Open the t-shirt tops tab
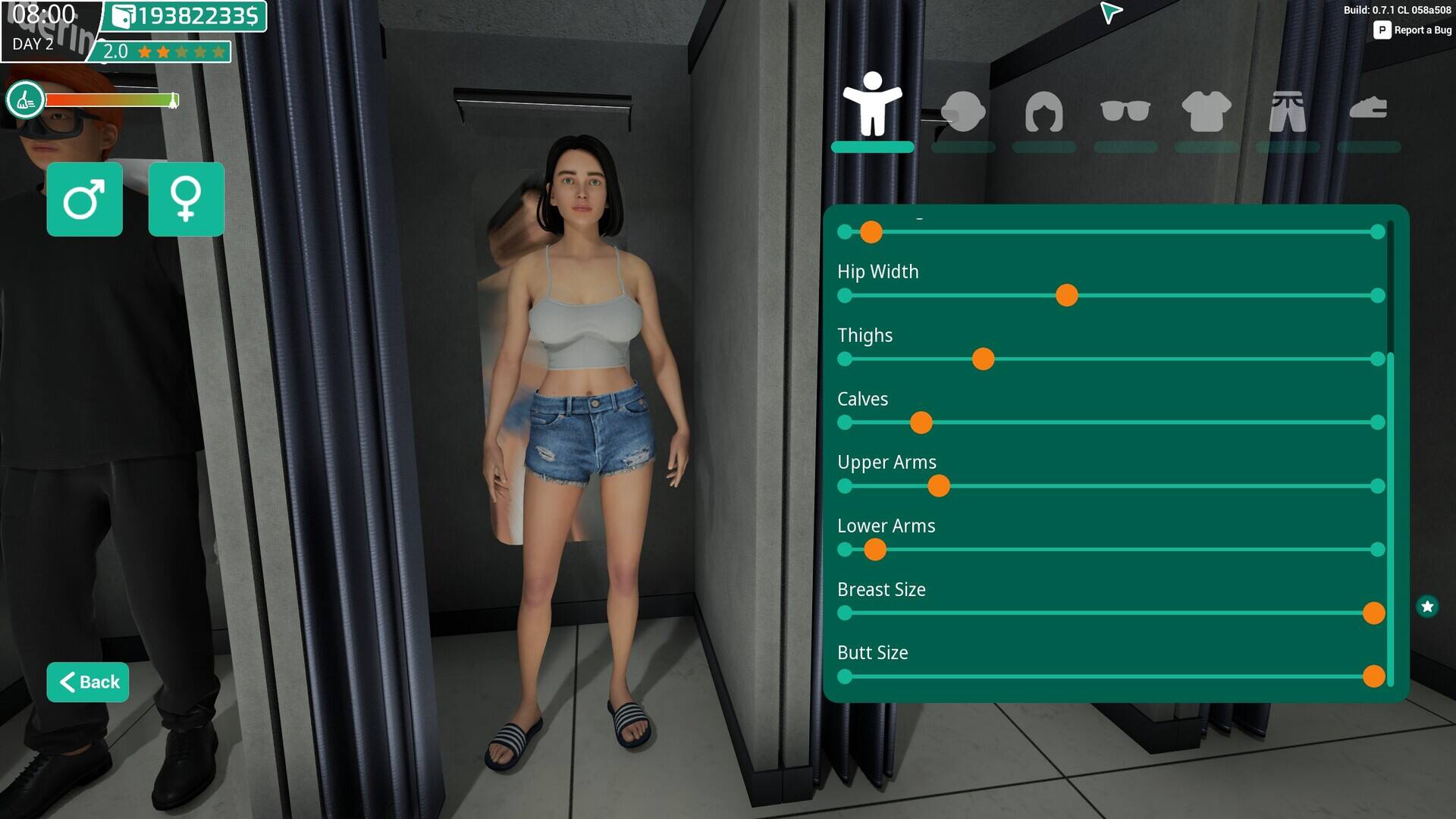The image size is (1456, 819). [x=1206, y=111]
